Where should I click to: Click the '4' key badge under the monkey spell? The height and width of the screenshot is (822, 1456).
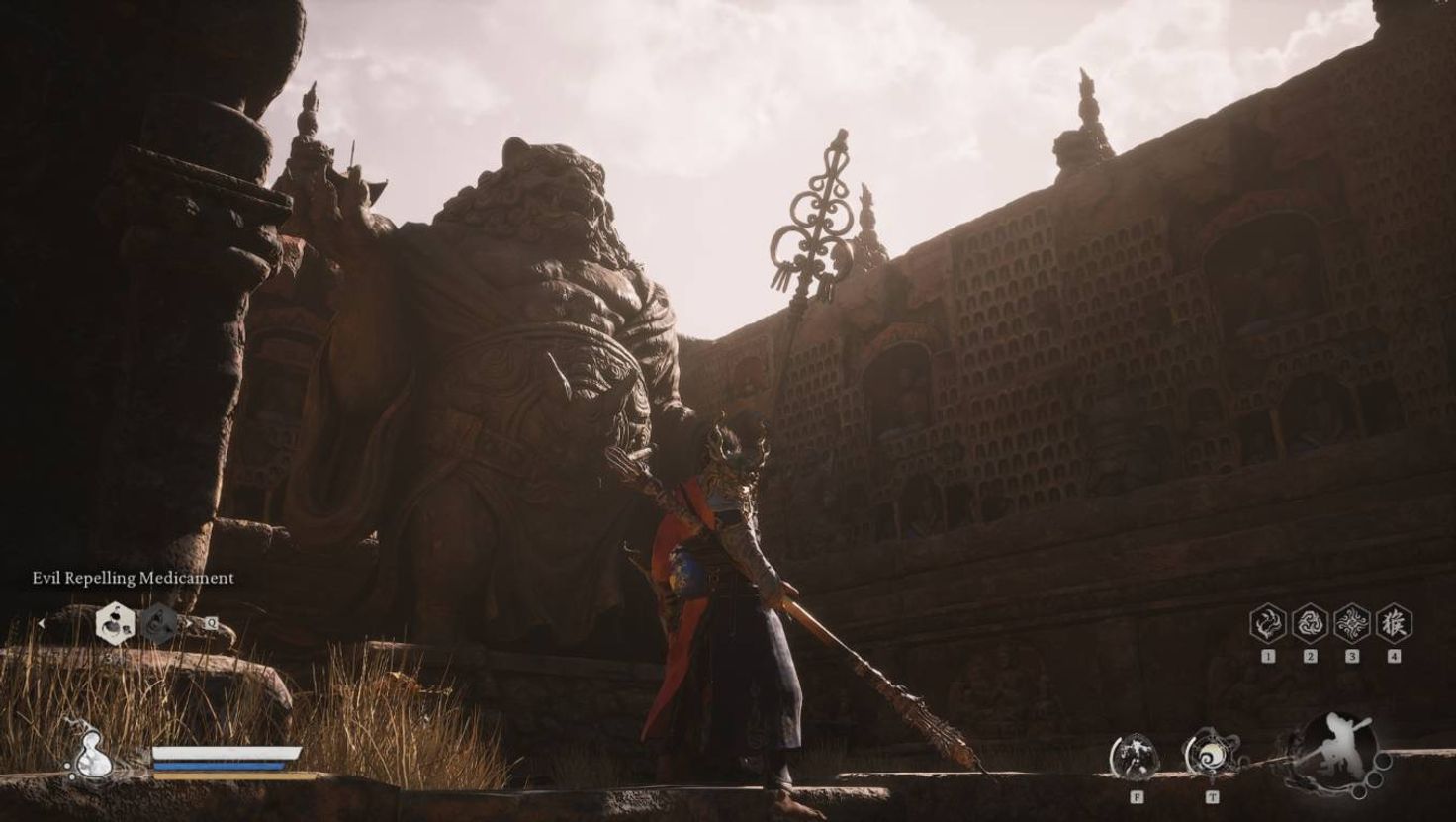(1395, 656)
